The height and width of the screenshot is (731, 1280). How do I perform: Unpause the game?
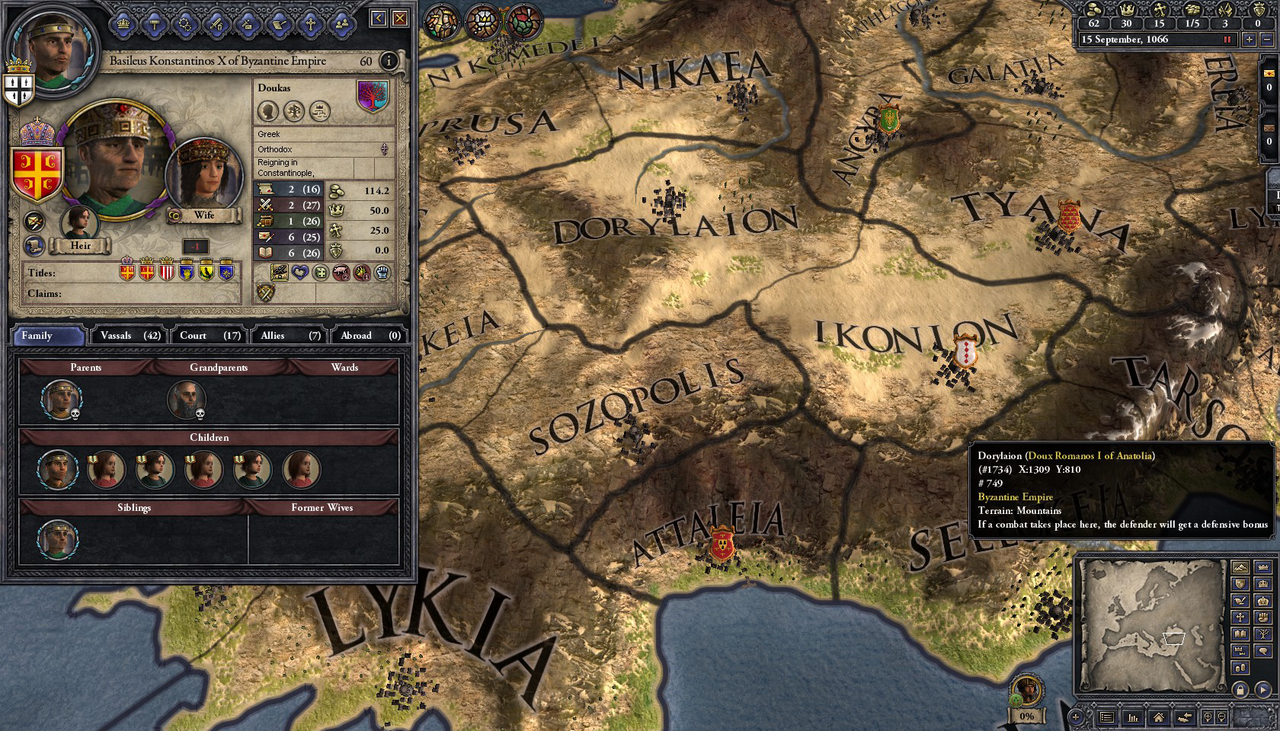point(1227,39)
